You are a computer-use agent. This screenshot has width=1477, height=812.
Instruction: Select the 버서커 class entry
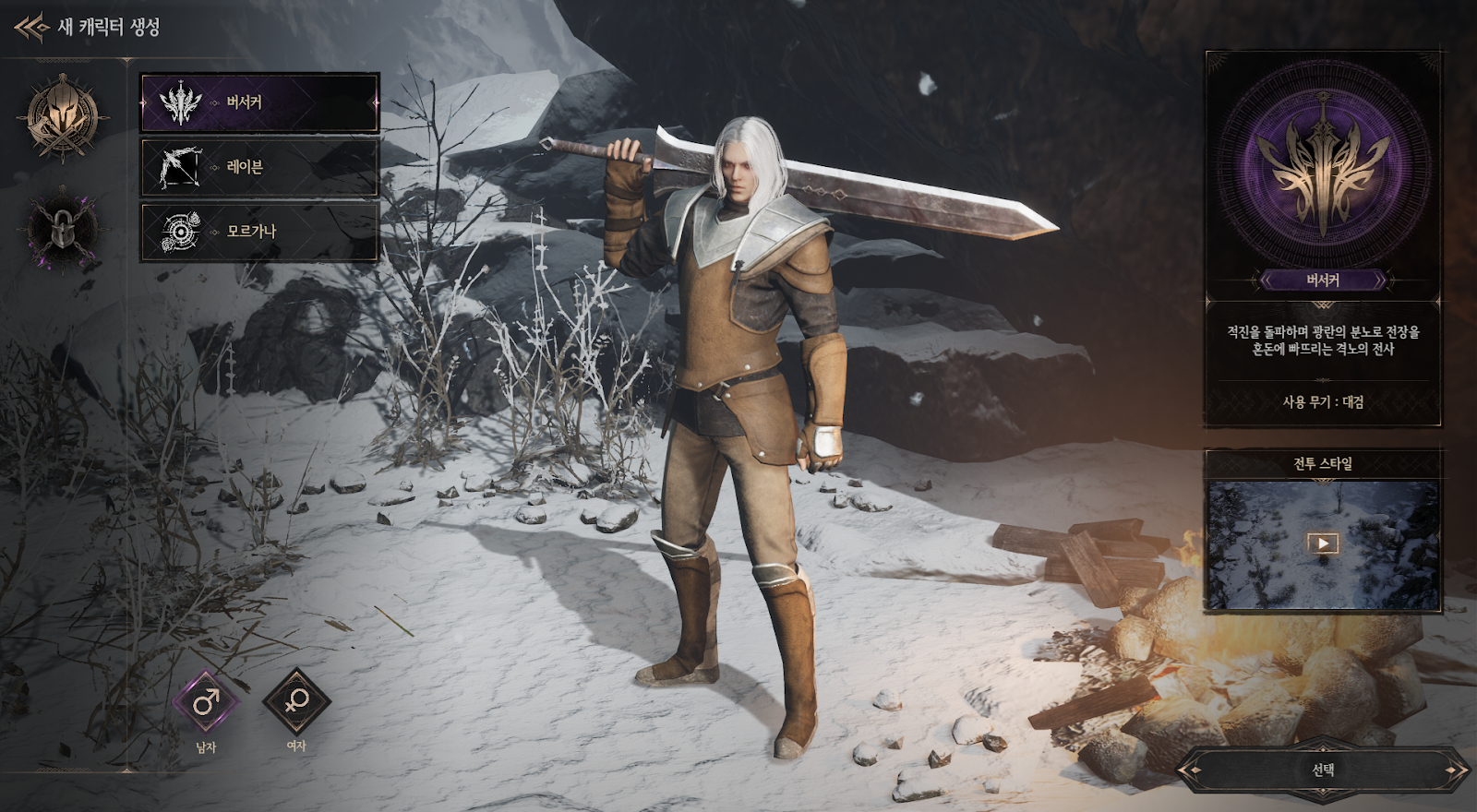(259, 102)
